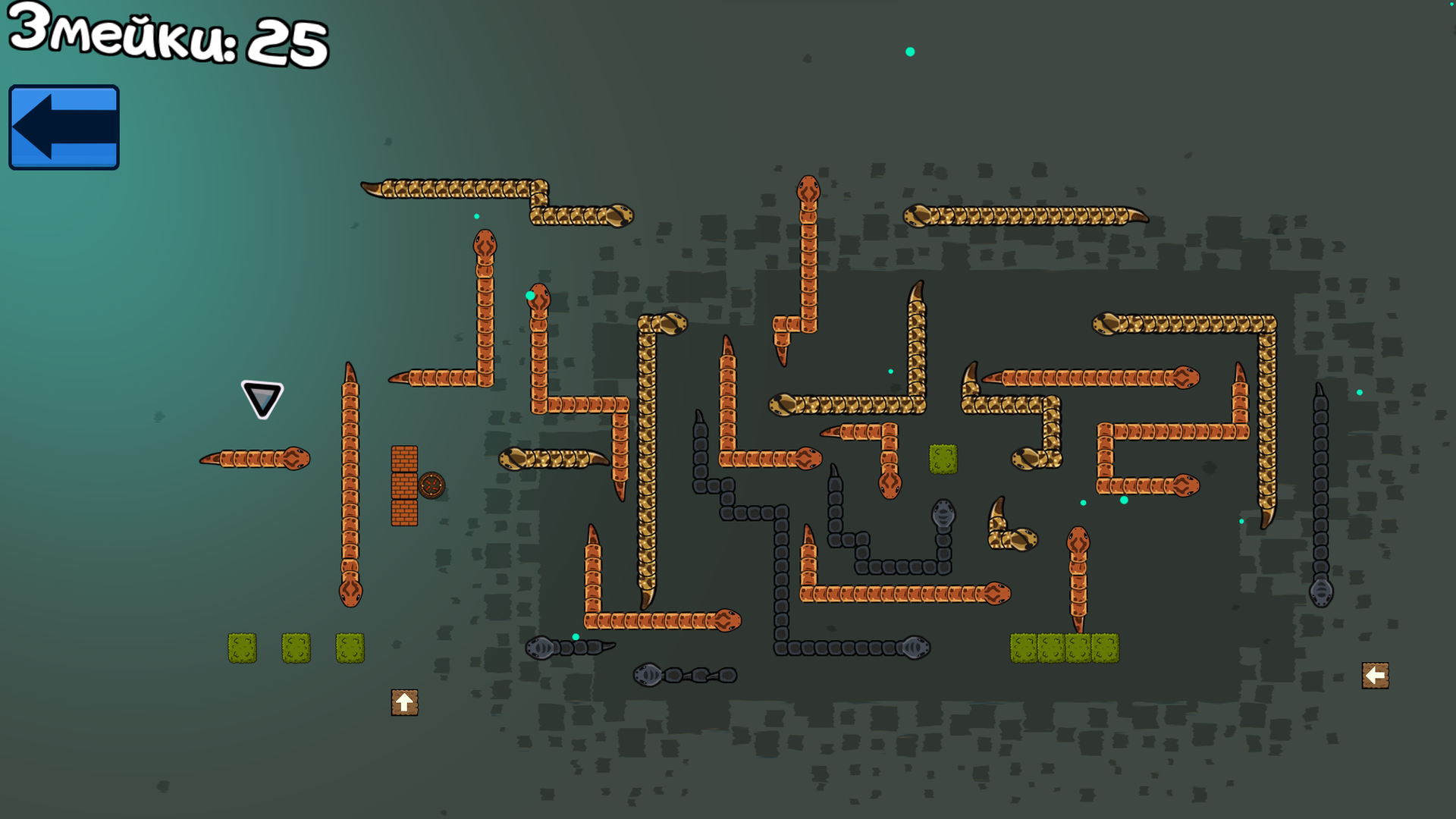Click the manhole cover beside the brick wall

(x=431, y=483)
